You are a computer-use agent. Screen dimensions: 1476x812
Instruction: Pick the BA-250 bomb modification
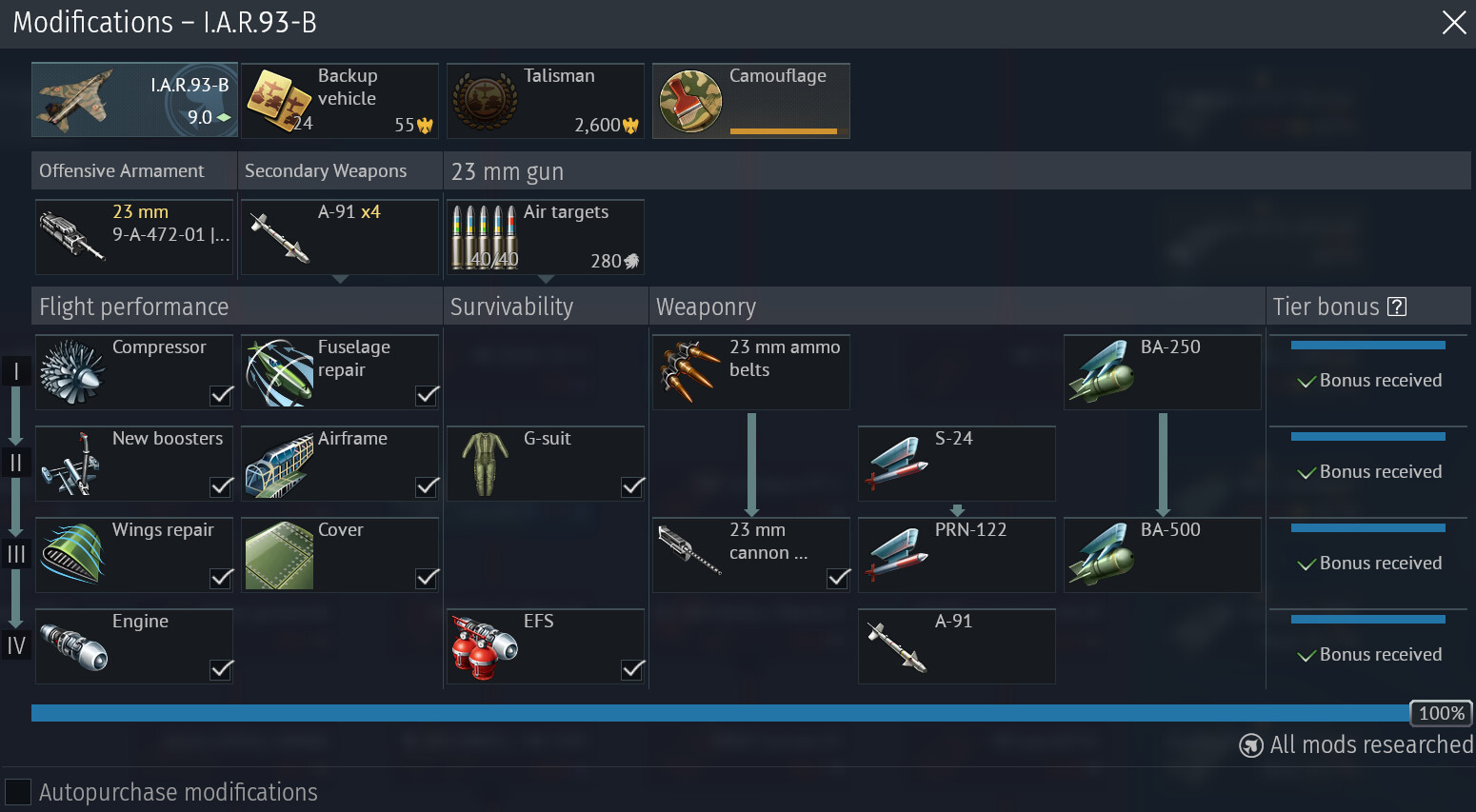1163,372
